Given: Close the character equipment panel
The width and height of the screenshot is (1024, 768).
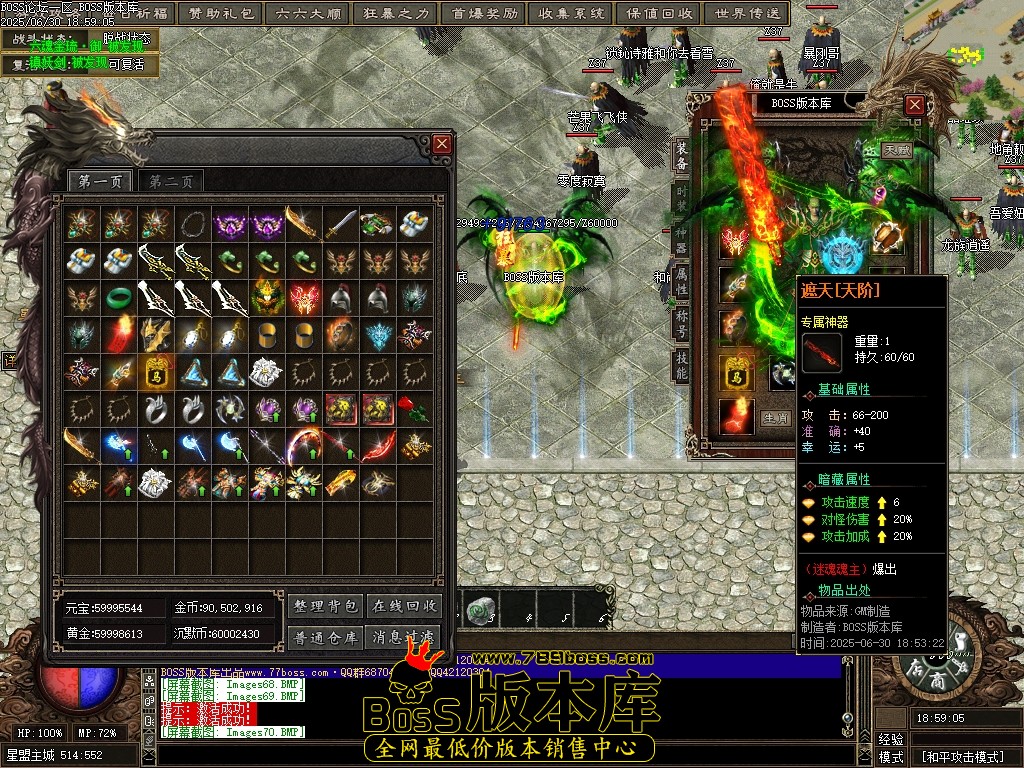Looking at the screenshot, I should (914, 104).
